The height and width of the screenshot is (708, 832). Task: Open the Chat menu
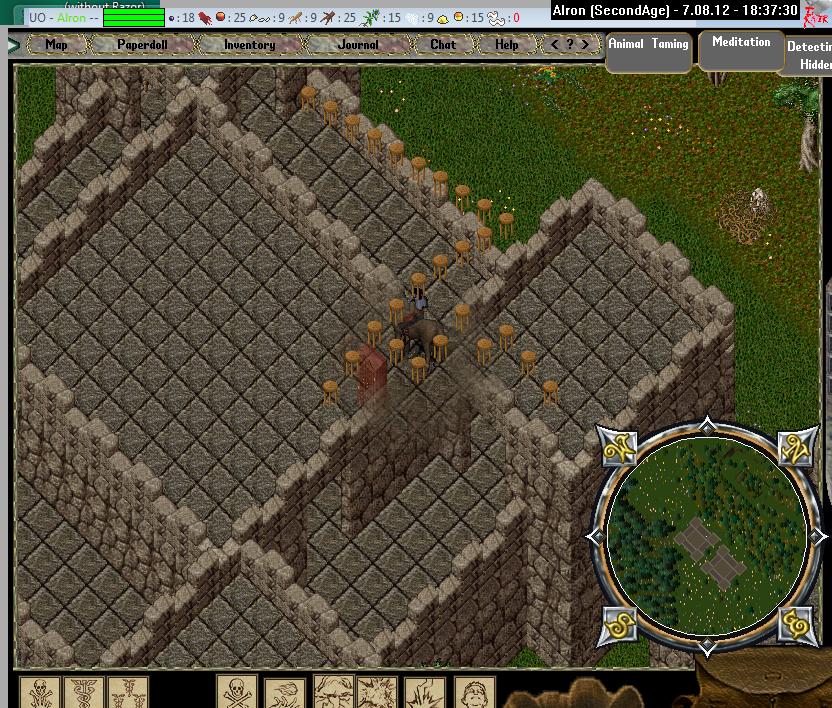click(x=442, y=45)
